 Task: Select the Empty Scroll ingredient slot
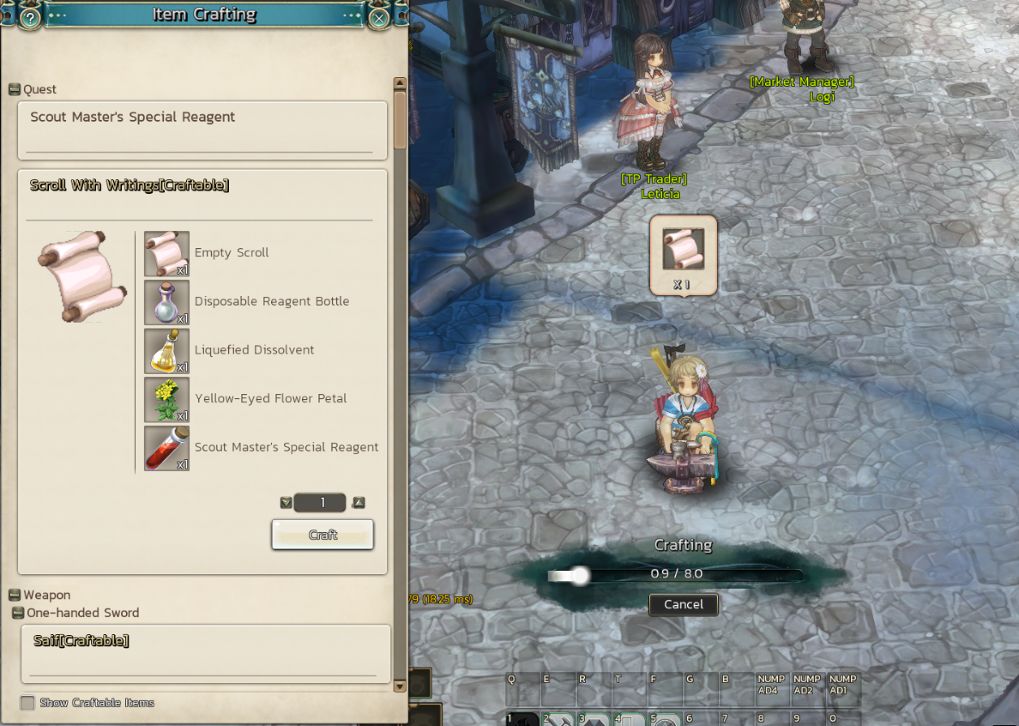click(167, 253)
